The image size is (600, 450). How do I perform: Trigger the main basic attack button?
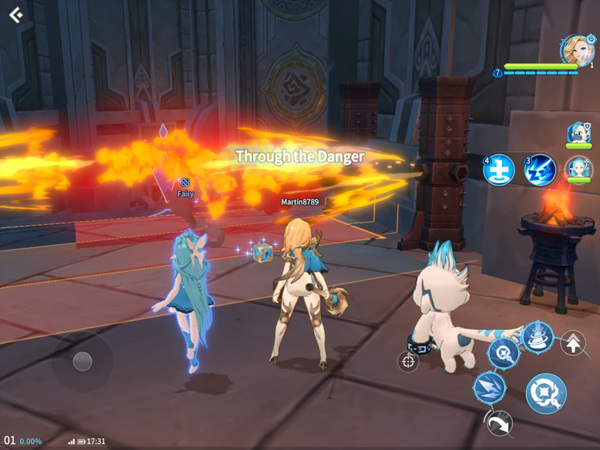546,393
